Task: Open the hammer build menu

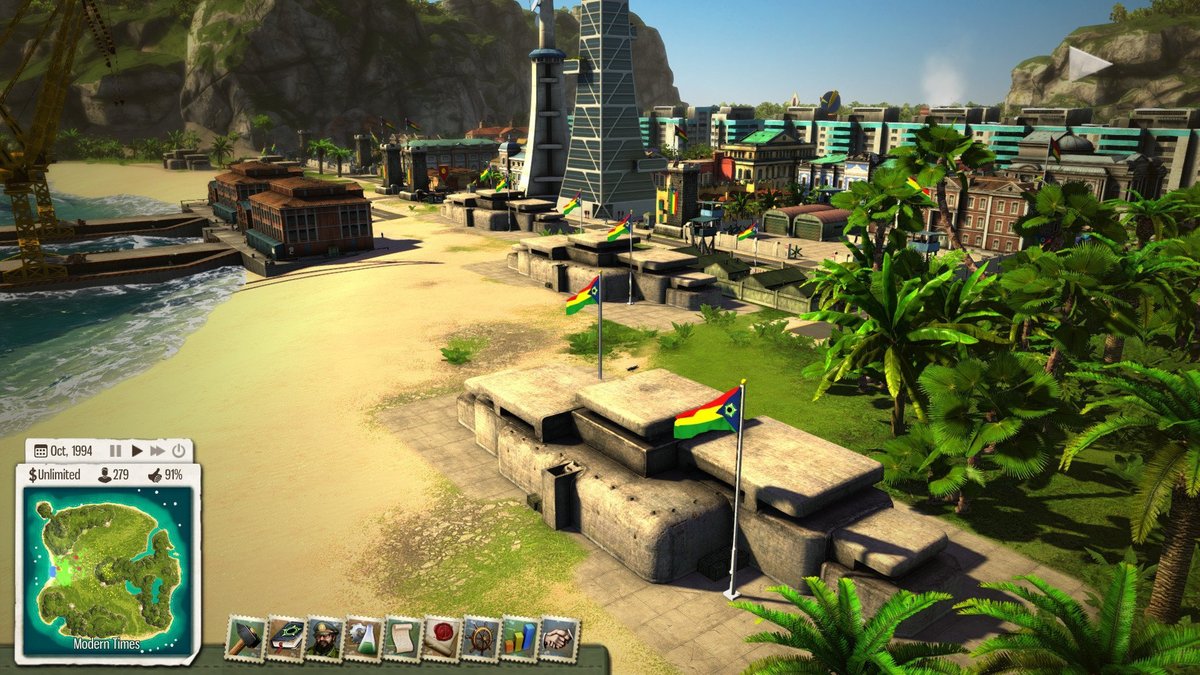Action: (245, 638)
